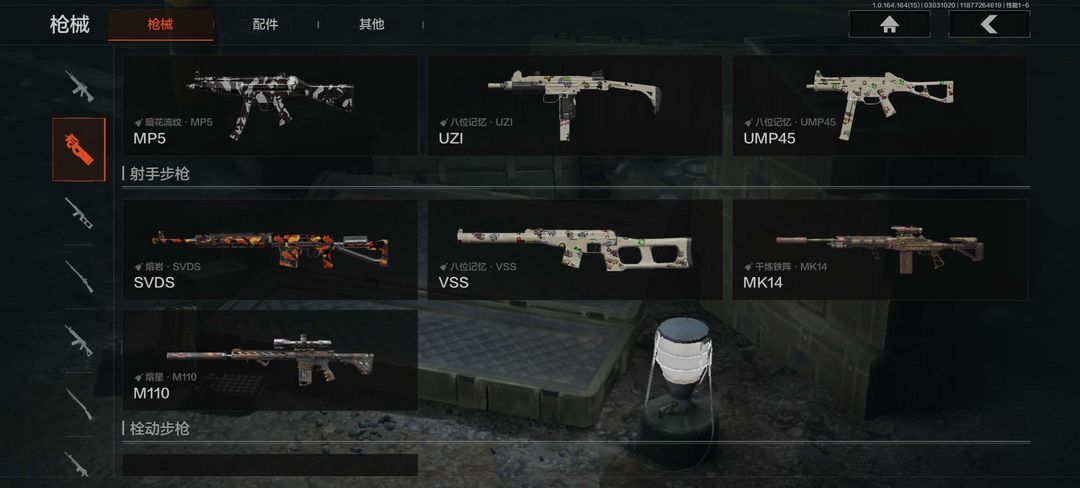Choose the UZI weapon tile
This screenshot has width=1080, height=488.
575,105
